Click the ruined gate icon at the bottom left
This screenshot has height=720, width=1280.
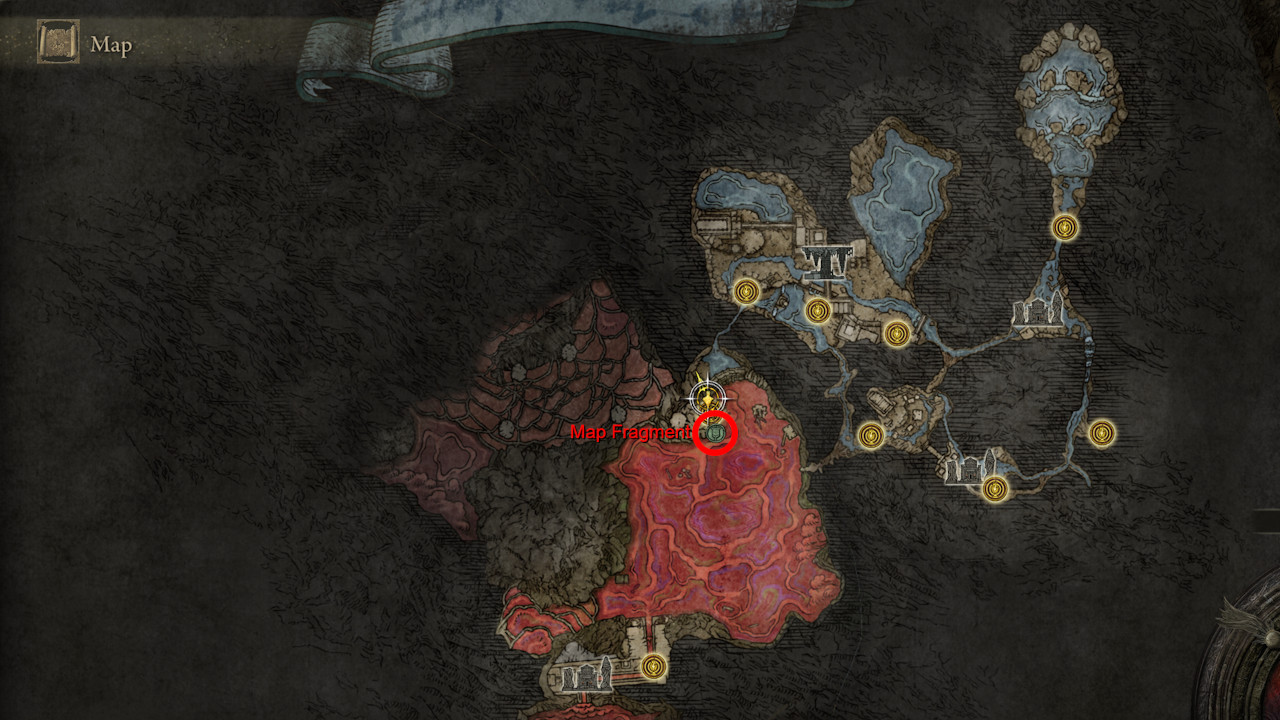tap(587, 677)
